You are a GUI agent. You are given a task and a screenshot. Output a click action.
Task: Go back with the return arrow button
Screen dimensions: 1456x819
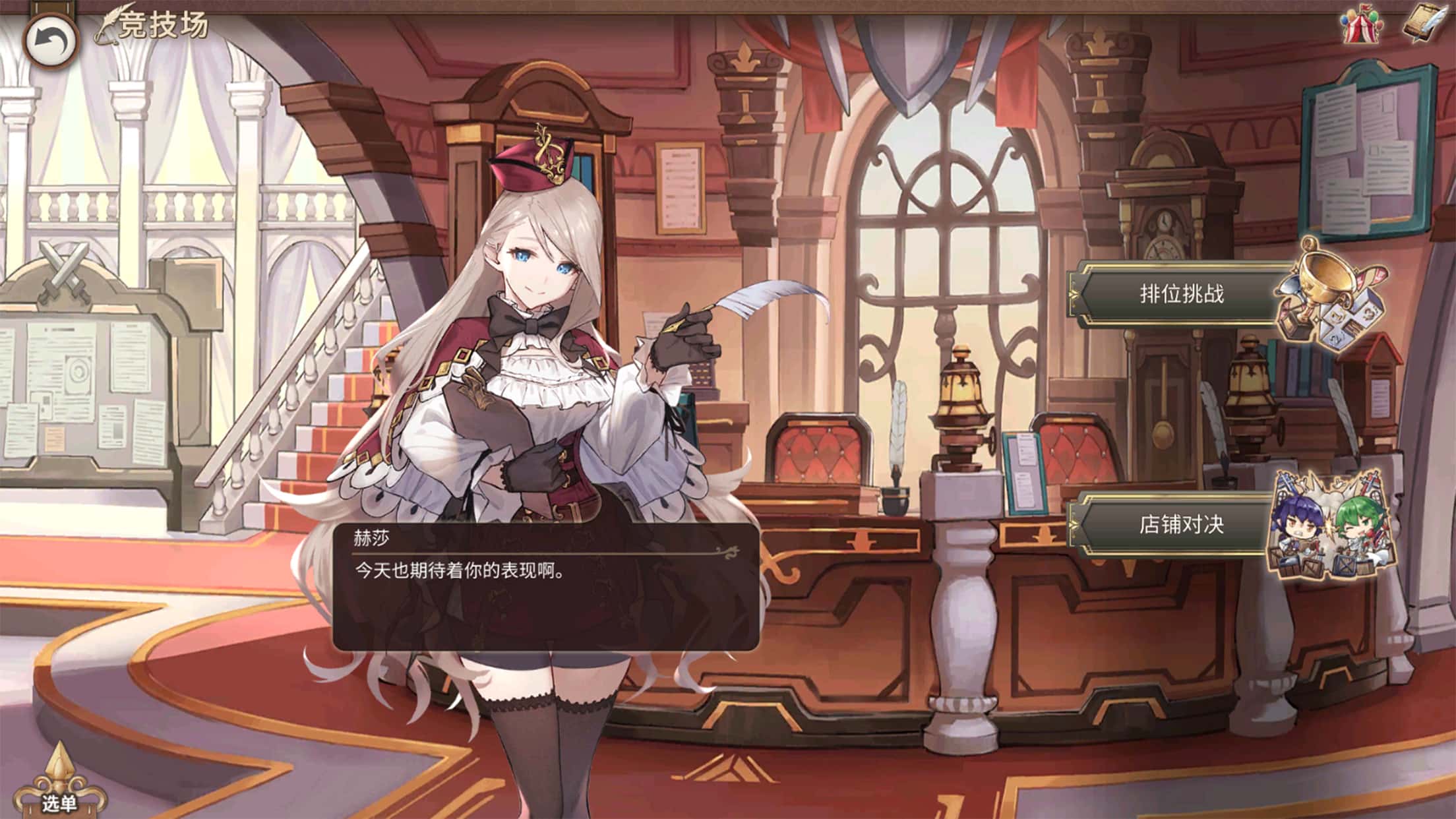click(x=51, y=42)
